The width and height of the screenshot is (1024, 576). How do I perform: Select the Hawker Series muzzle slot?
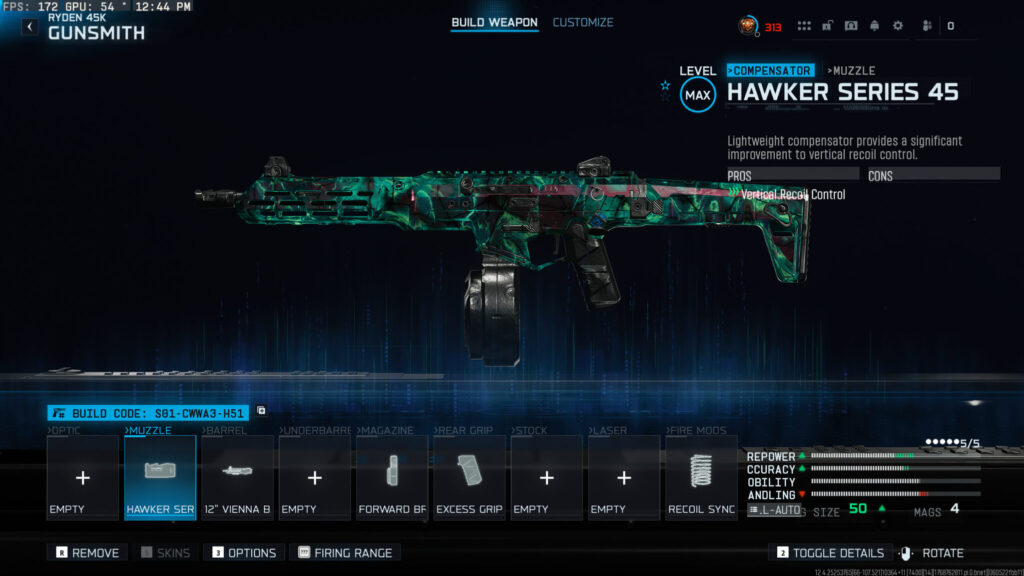point(160,478)
